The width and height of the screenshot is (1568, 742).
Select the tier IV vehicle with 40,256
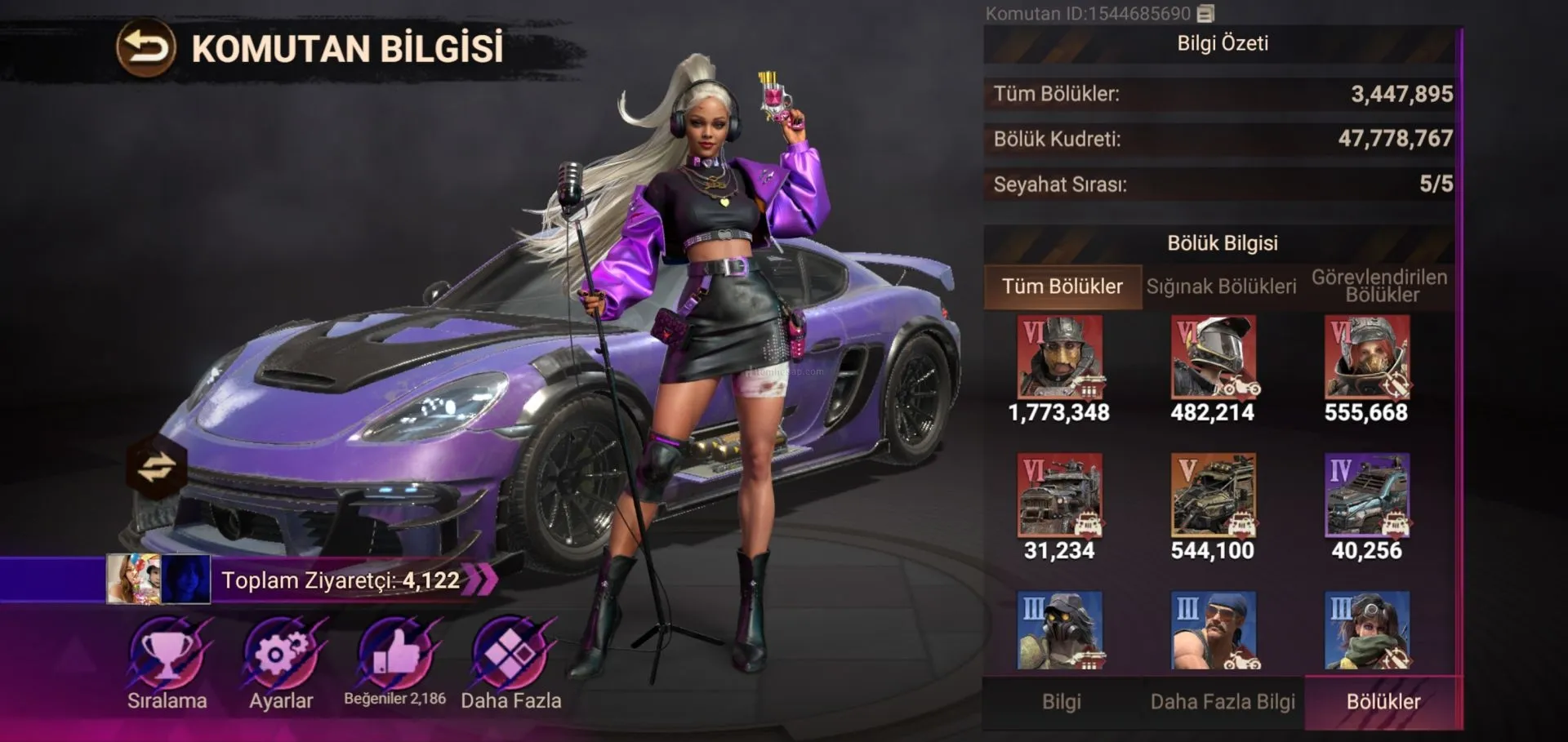pos(1366,495)
